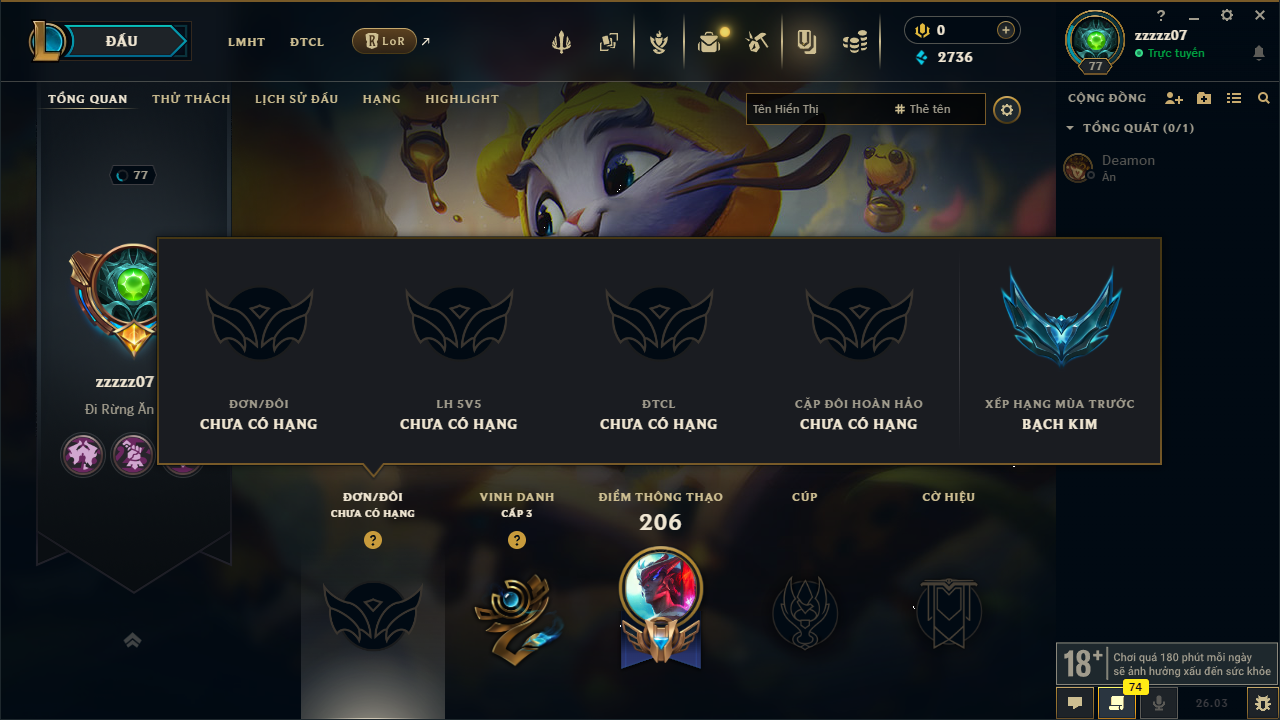1280x720 pixels.
Task: Open the ĐTCL section
Action: [307, 42]
